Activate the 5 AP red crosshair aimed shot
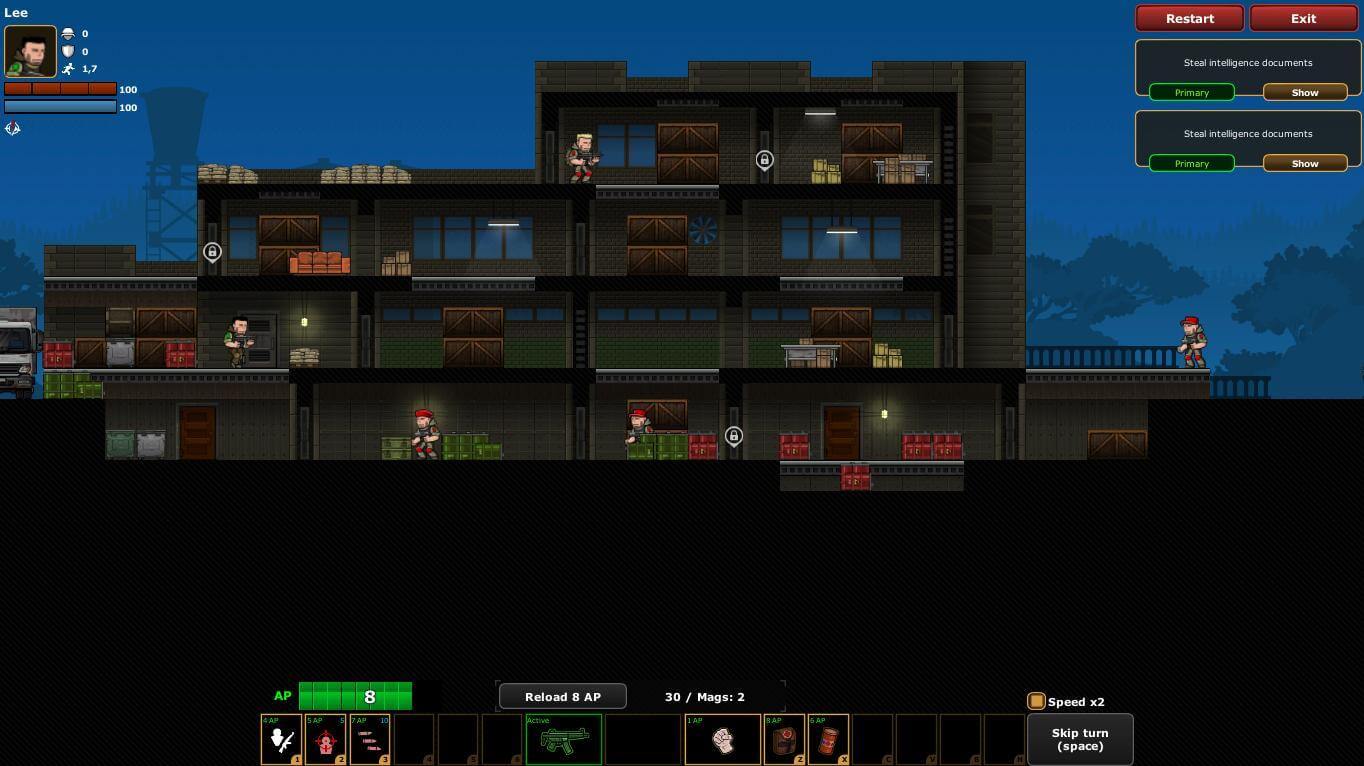This screenshot has width=1364, height=766. (325, 740)
